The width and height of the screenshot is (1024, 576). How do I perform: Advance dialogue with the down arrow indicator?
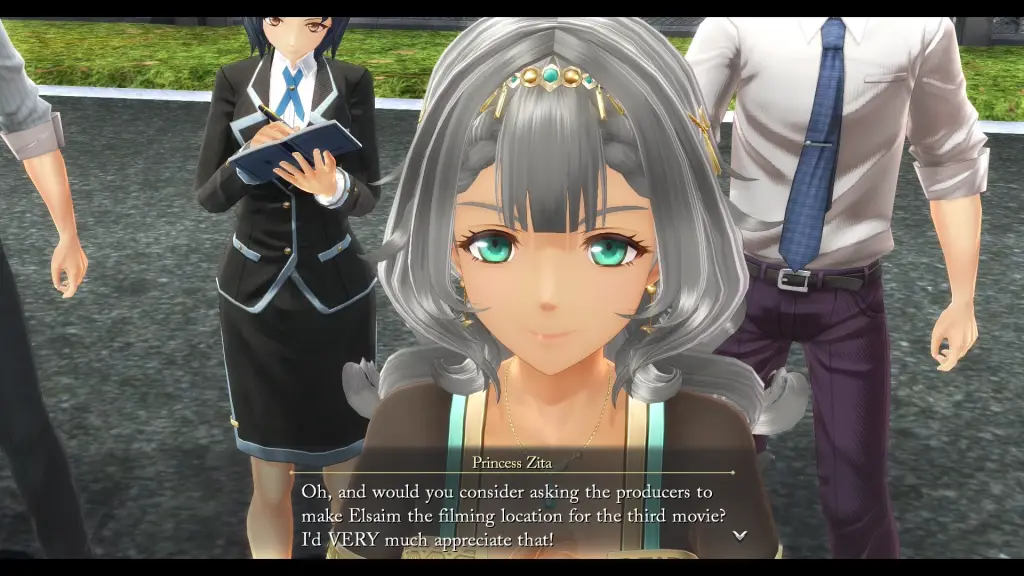click(x=740, y=535)
